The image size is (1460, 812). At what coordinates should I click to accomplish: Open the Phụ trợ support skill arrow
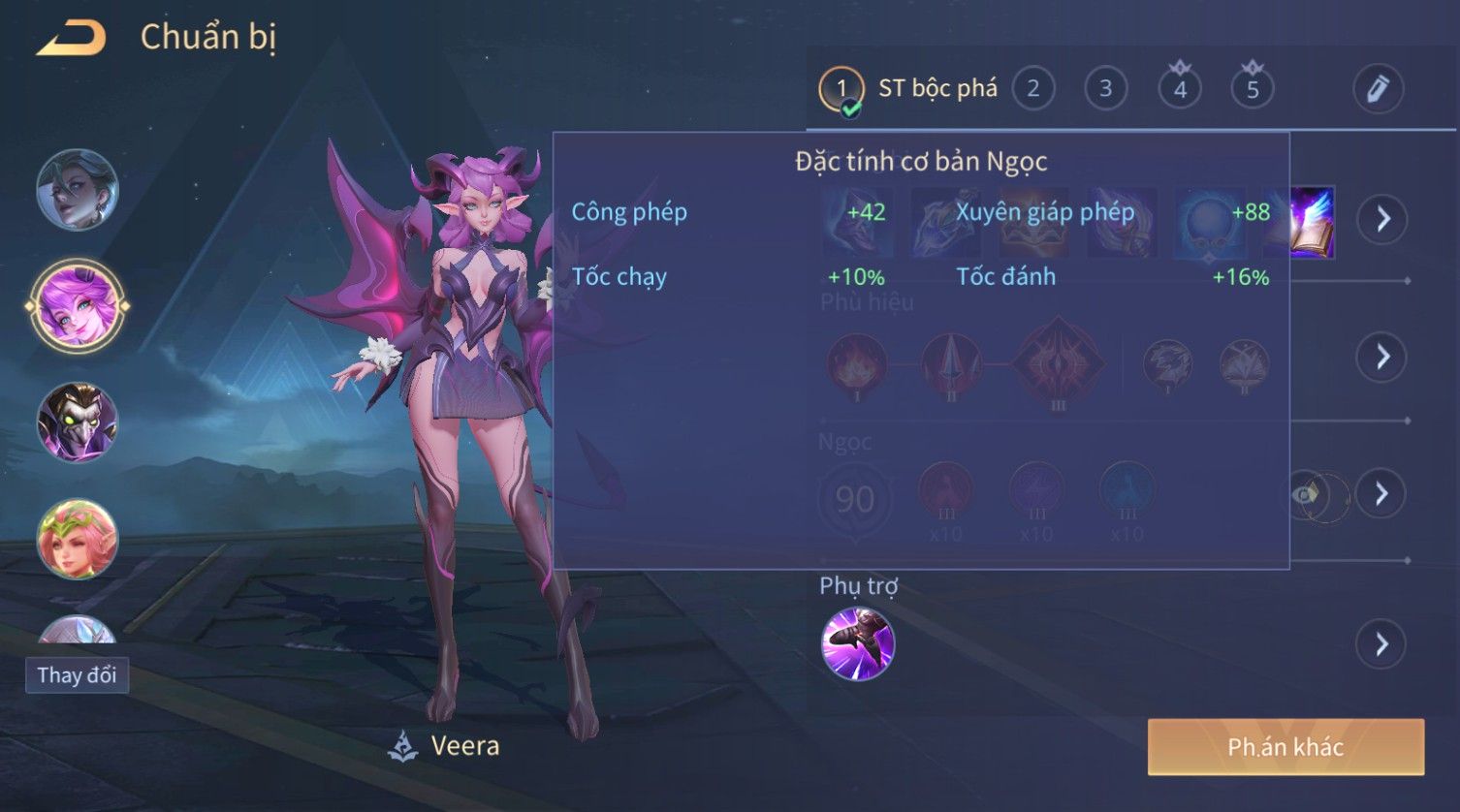(1381, 644)
